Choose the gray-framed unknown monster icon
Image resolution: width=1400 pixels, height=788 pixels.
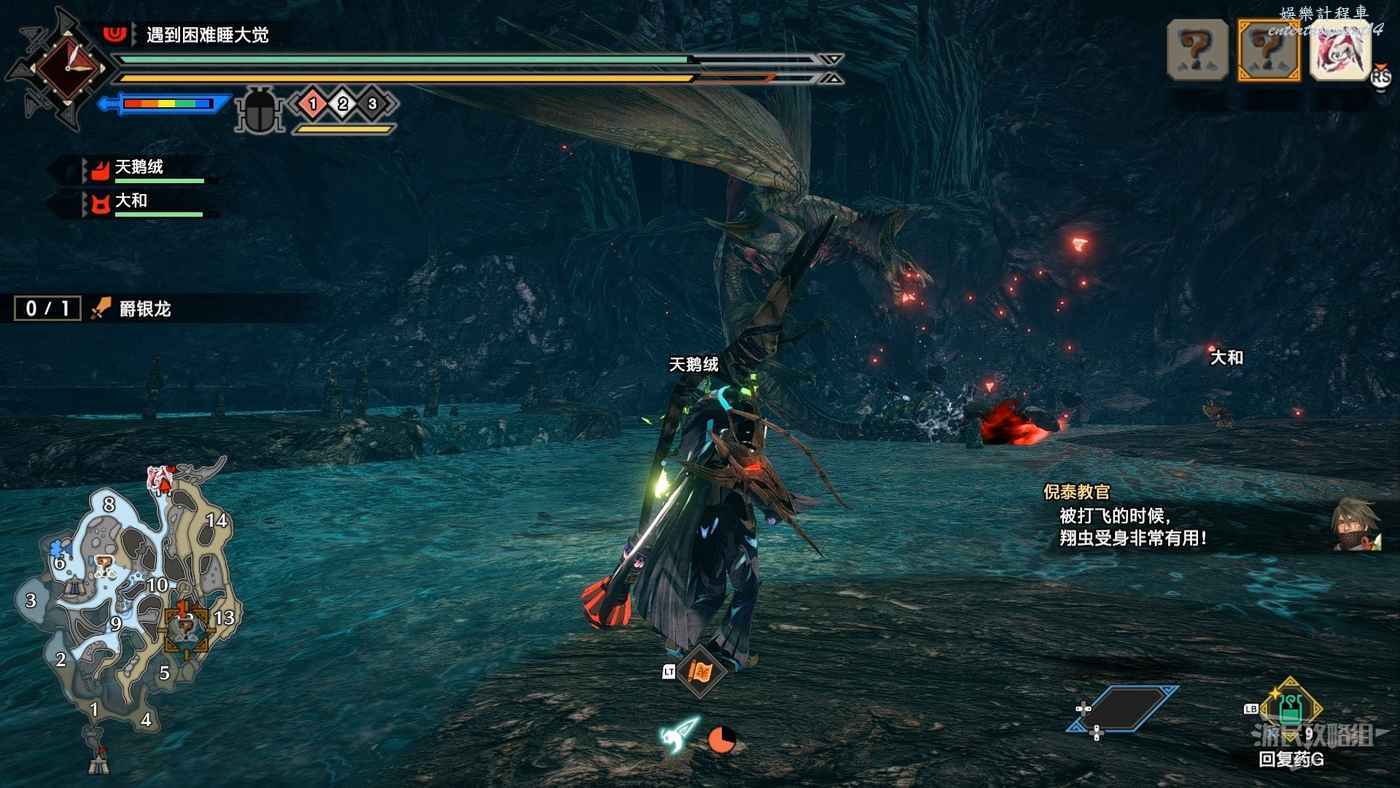coord(1198,50)
